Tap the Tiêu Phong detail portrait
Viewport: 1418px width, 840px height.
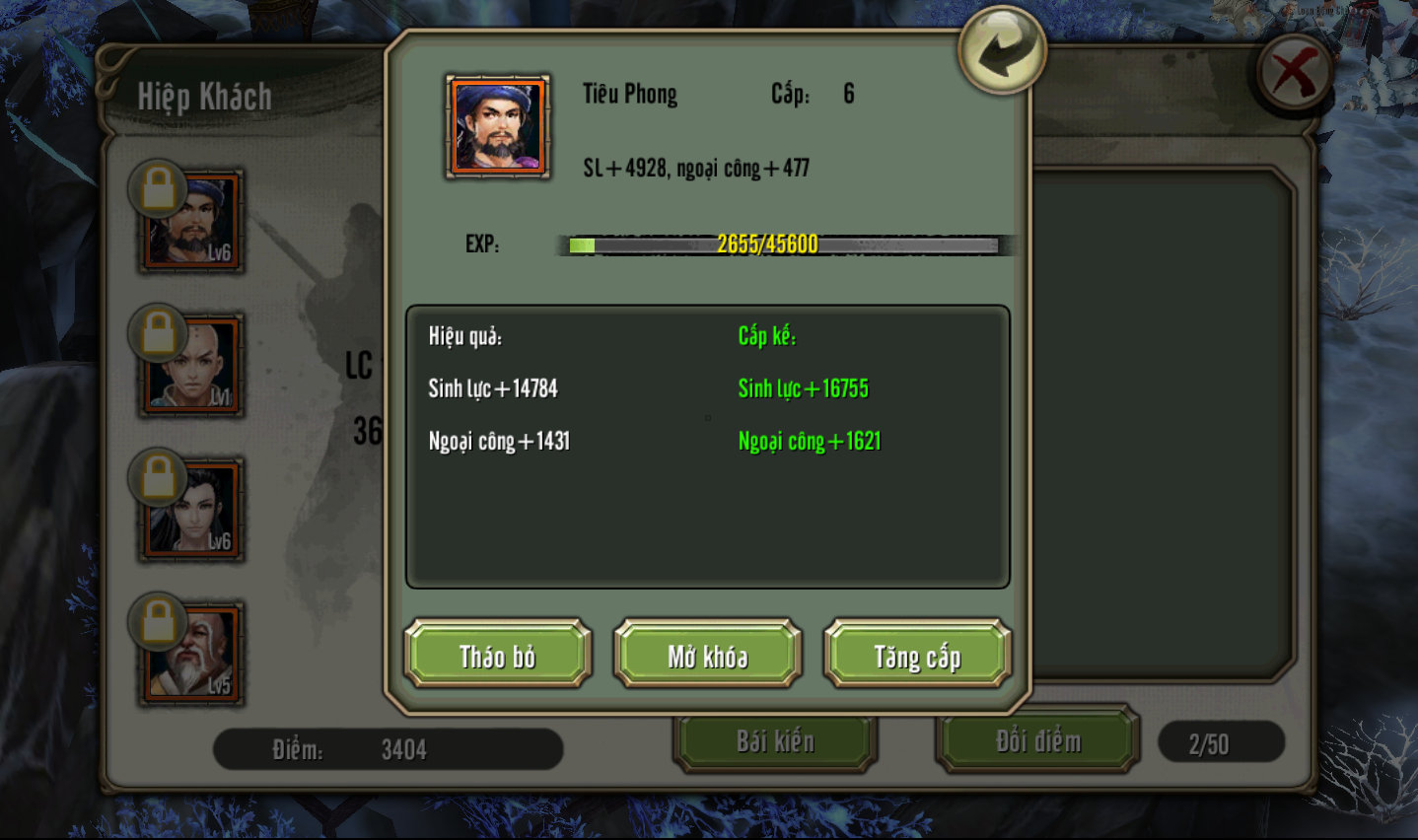(x=498, y=126)
